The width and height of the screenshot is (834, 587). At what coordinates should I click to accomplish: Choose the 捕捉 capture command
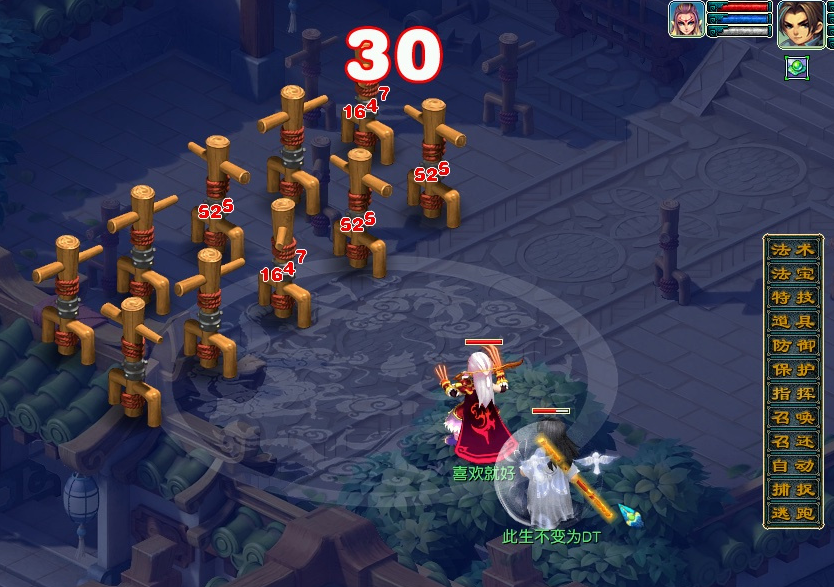pyautogui.click(x=793, y=489)
